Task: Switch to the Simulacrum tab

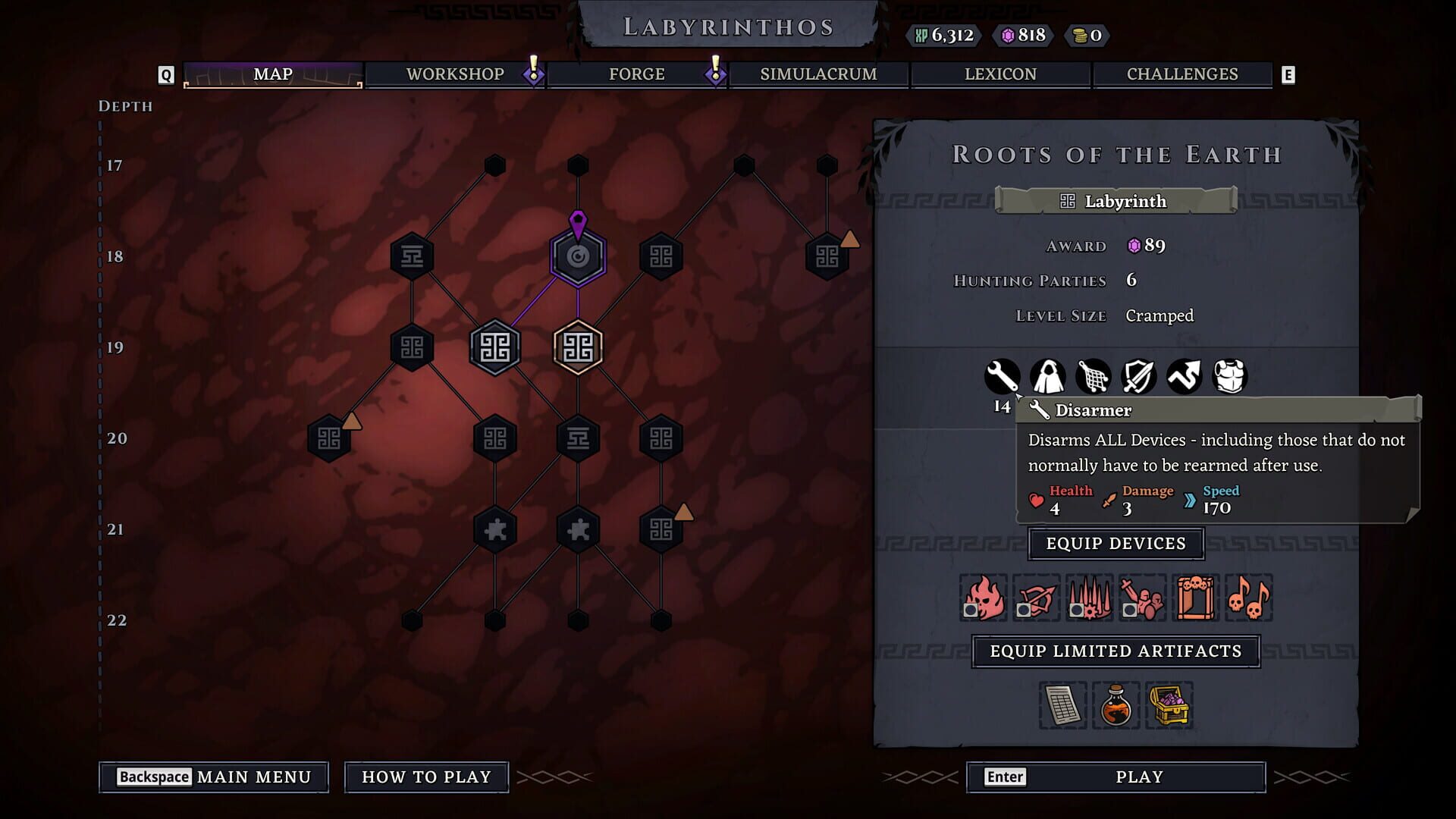Action: [x=817, y=74]
